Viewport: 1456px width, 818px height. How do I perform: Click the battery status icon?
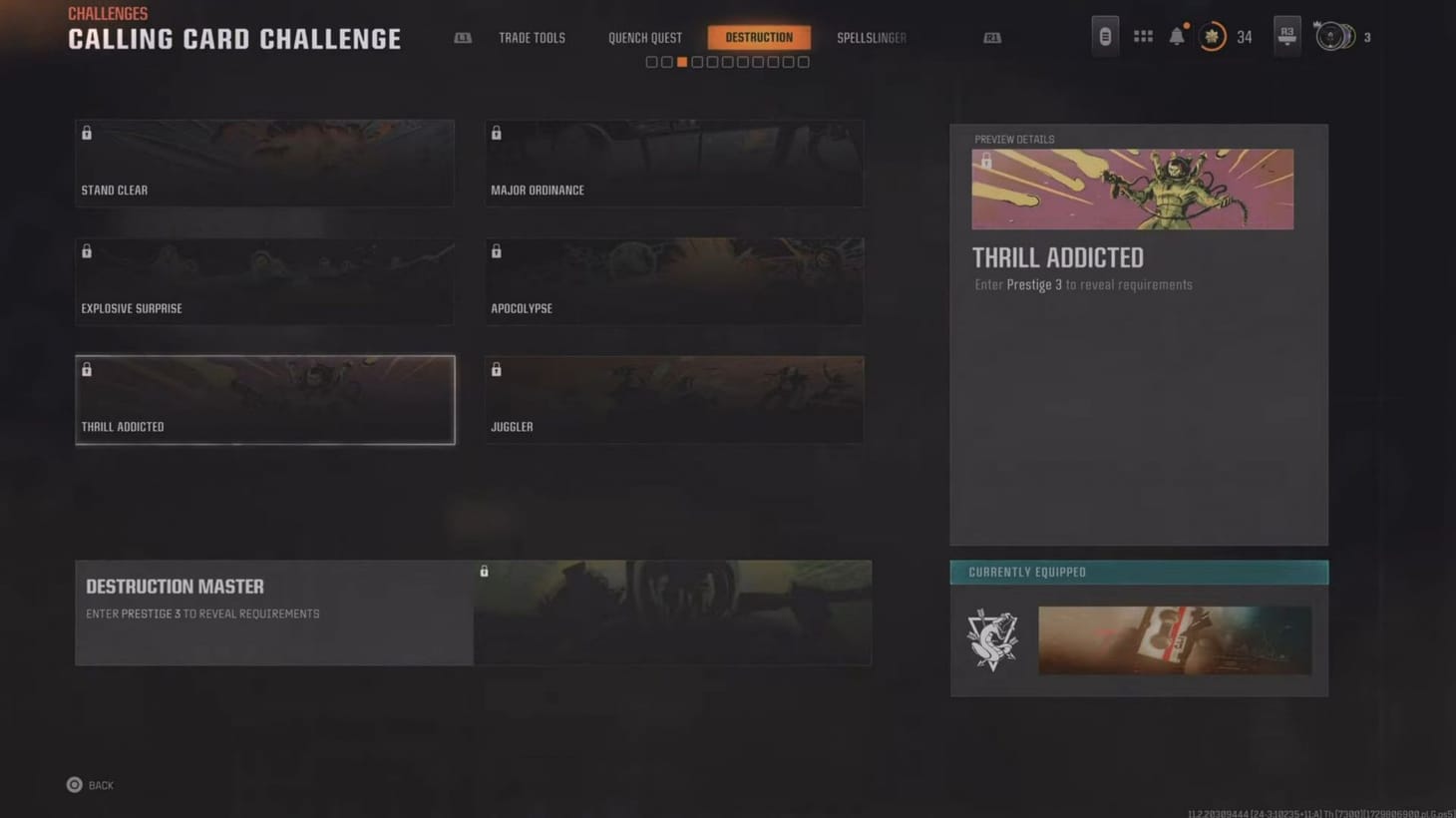click(1106, 36)
